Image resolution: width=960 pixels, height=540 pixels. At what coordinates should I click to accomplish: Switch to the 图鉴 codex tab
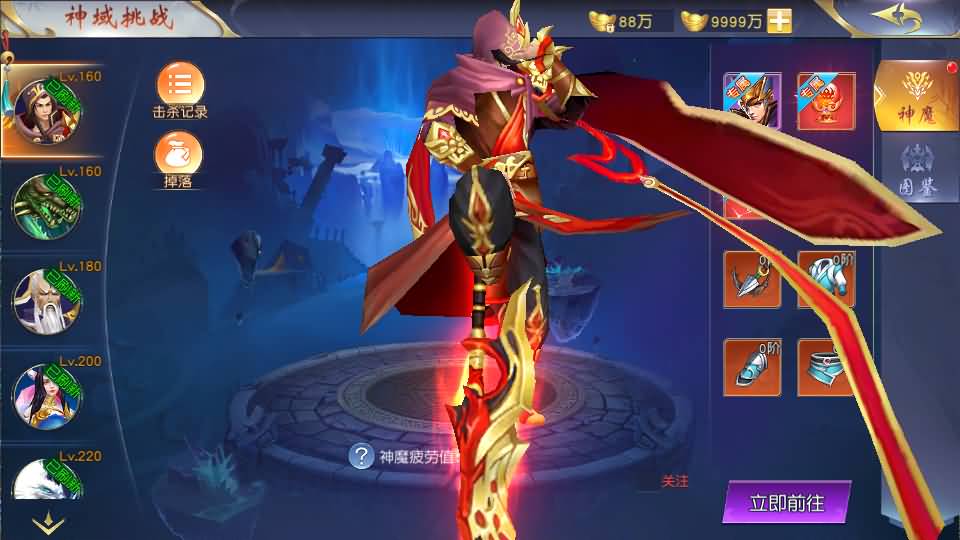click(917, 170)
